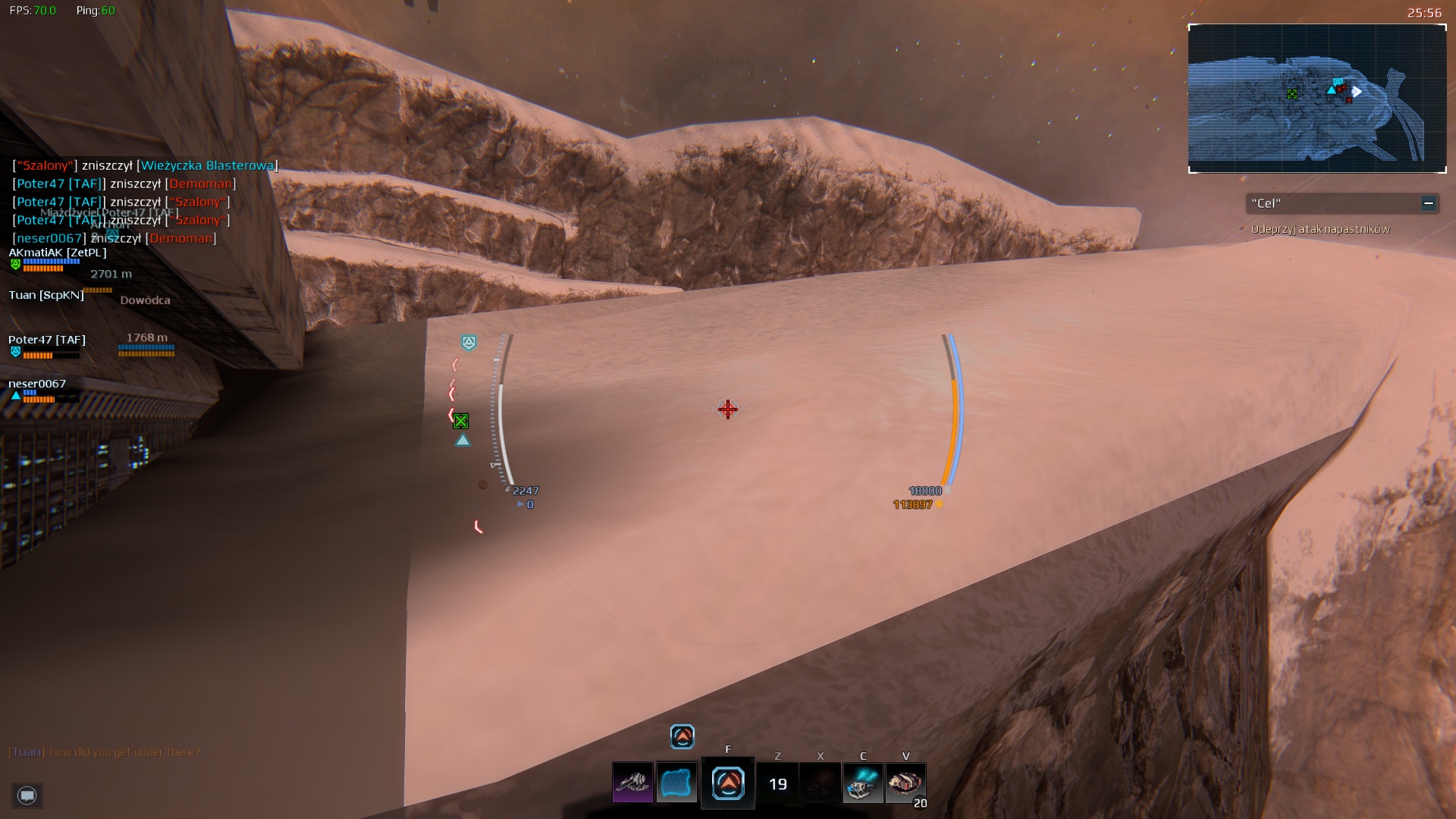The width and height of the screenshot is (1456, 819).
Task: Use the consumable module with count 20
Action: (x=905, y=783)
